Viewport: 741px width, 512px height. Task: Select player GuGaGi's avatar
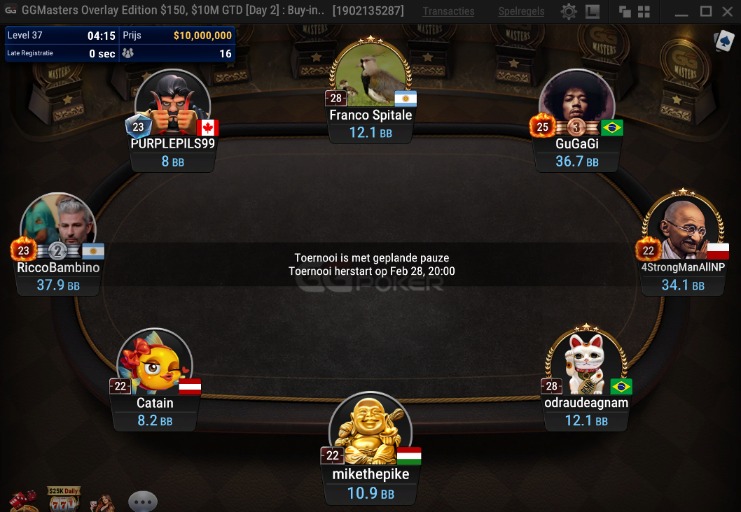576,103
